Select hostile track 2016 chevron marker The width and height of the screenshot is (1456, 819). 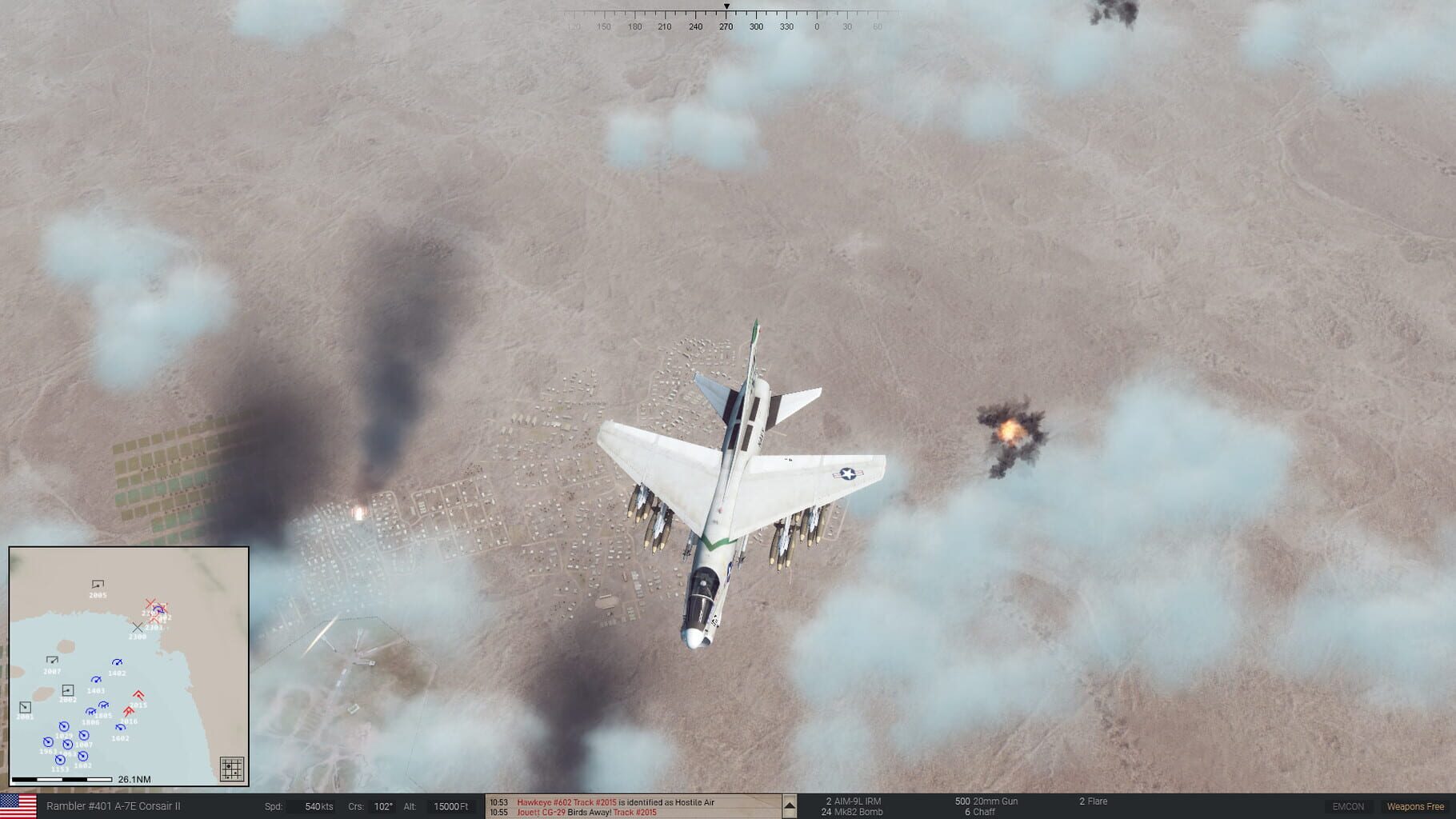(x=129, y=710)
